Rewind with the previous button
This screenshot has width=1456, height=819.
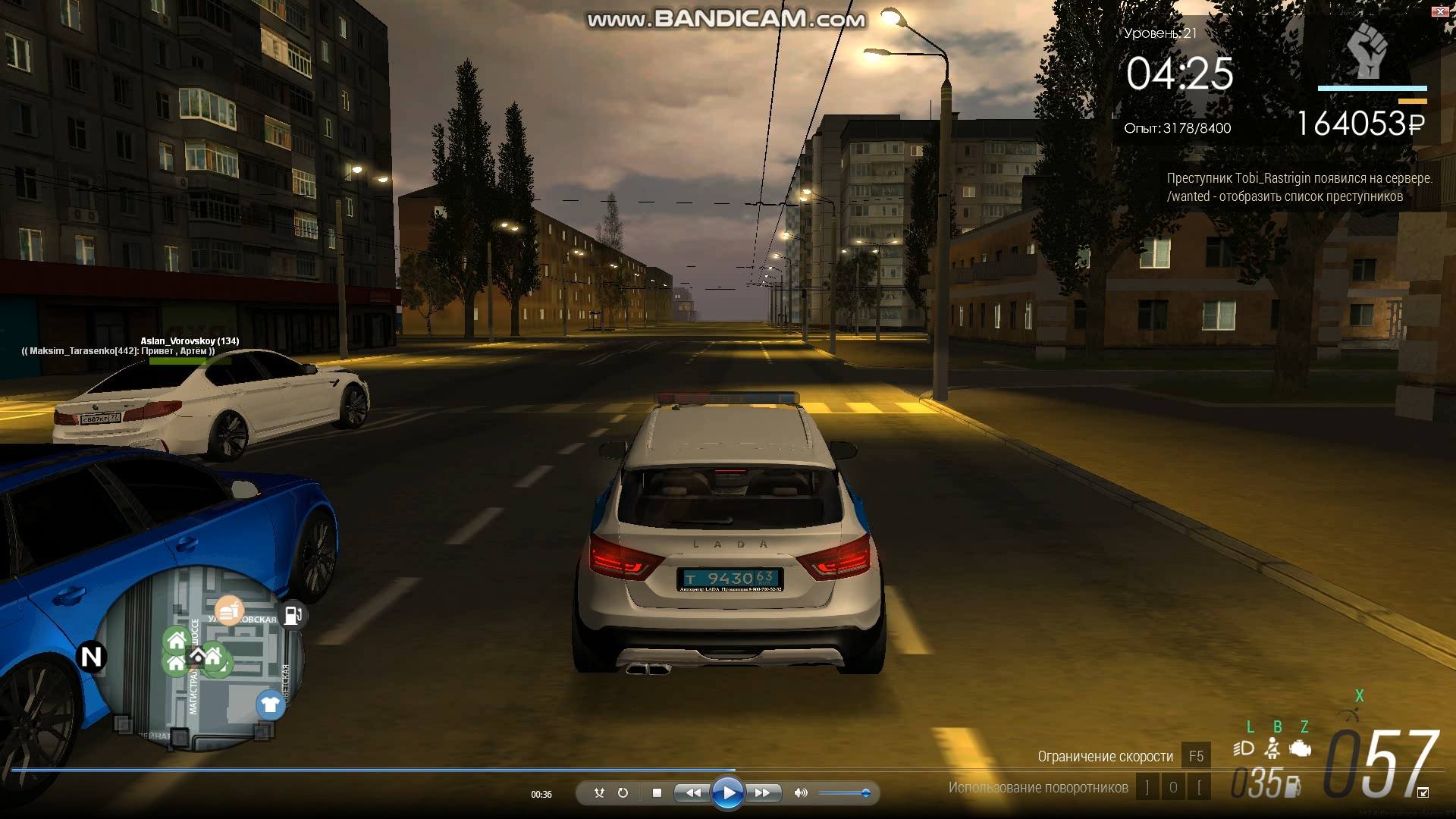[x=693, y=793]
